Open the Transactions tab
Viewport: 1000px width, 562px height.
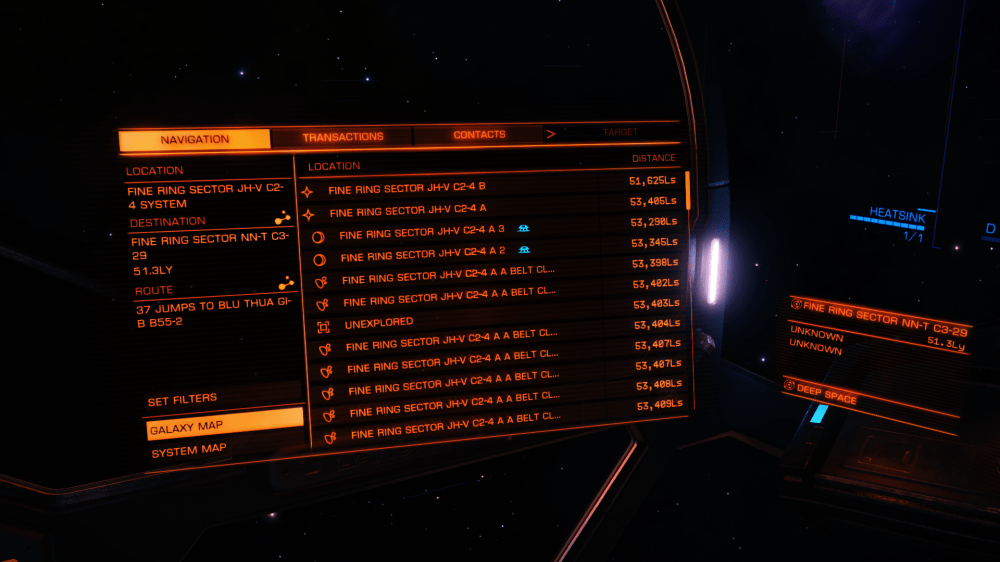tap(342, 137)
